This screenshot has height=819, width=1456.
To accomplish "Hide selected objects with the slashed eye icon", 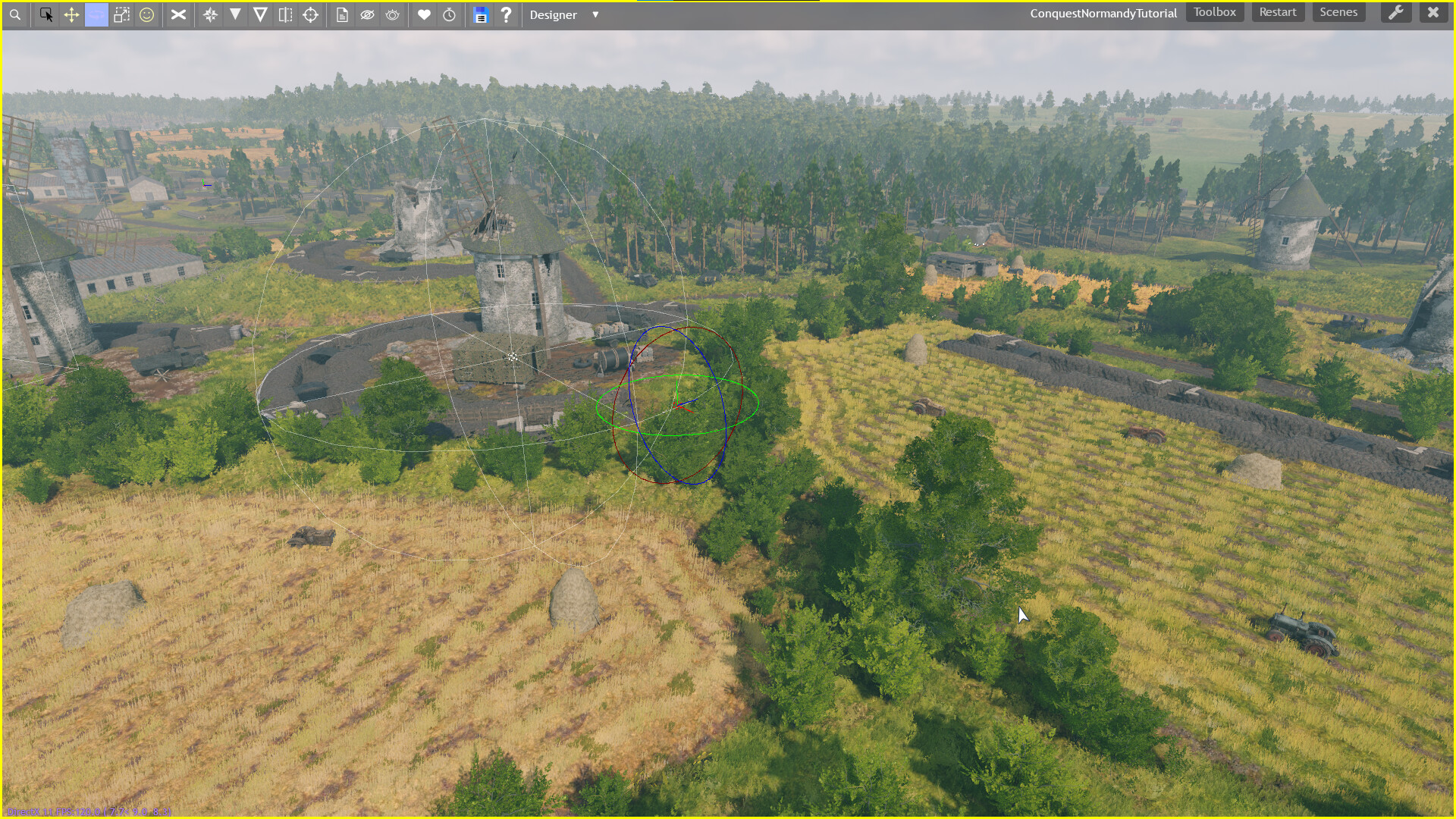I will click(x=368, y=14).
